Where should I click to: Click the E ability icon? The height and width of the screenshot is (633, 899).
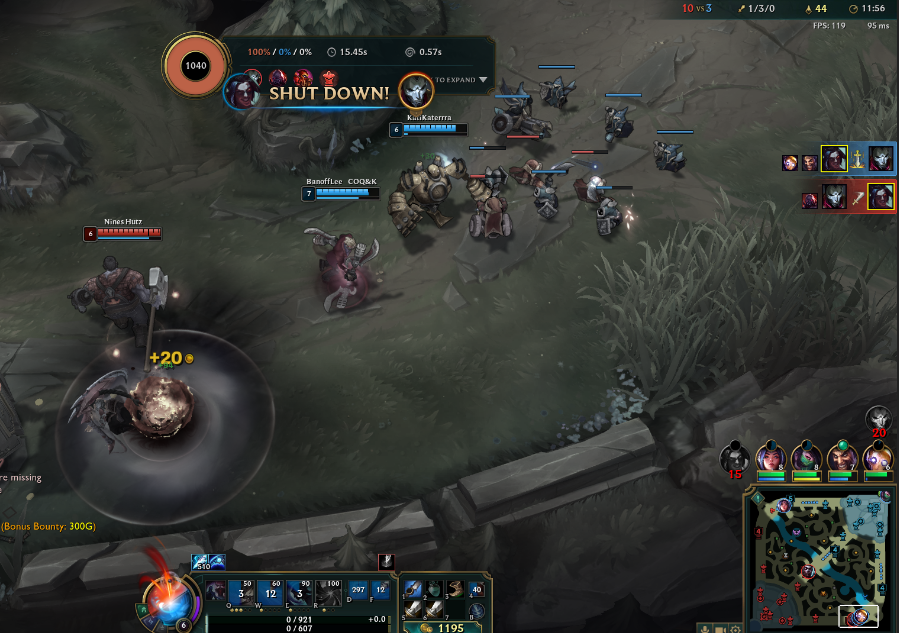pos(299,591)
